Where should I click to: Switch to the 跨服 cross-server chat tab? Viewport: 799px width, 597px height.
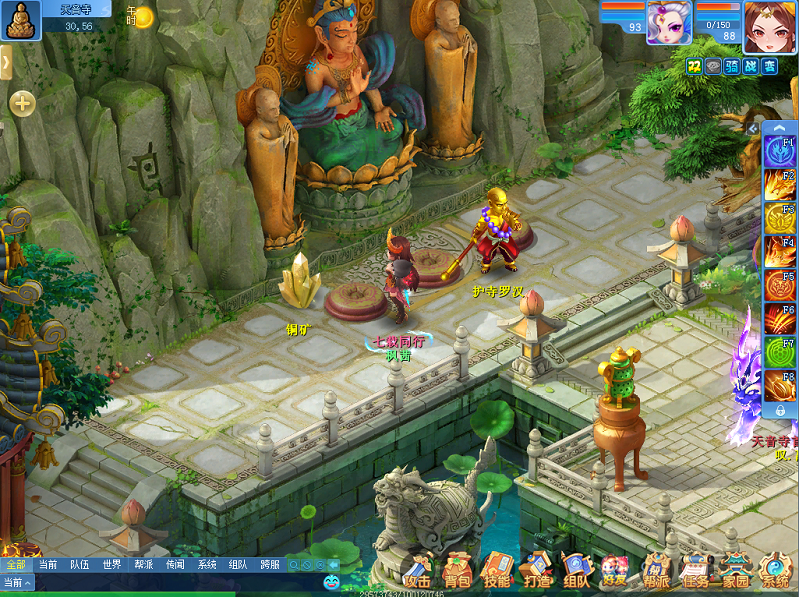[x=270, y=564]
